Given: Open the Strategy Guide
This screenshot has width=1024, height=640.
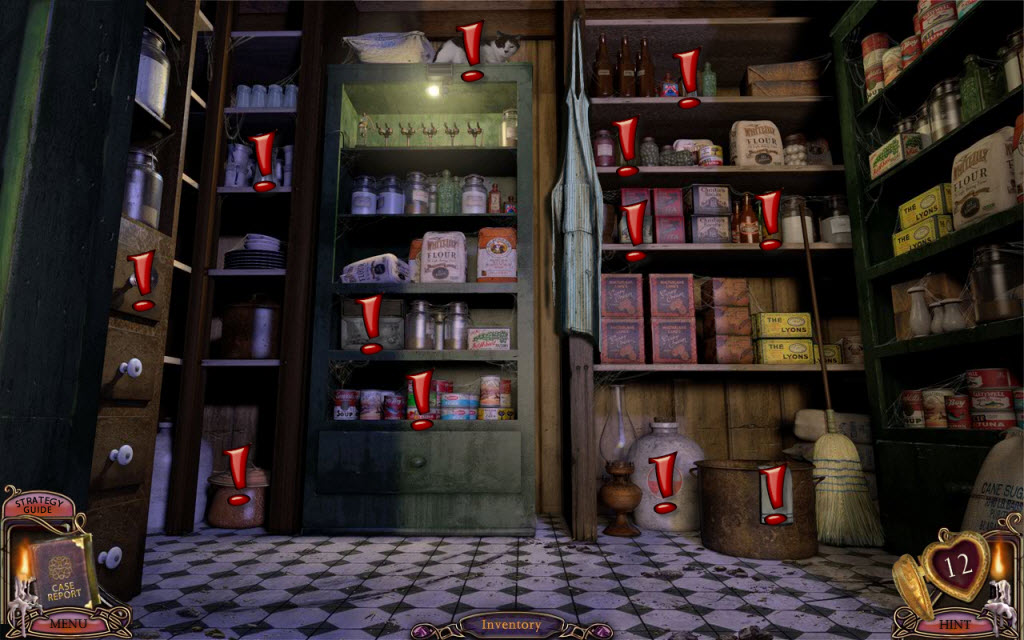Looking at the screenshot, I should click(x=36, y=507).
